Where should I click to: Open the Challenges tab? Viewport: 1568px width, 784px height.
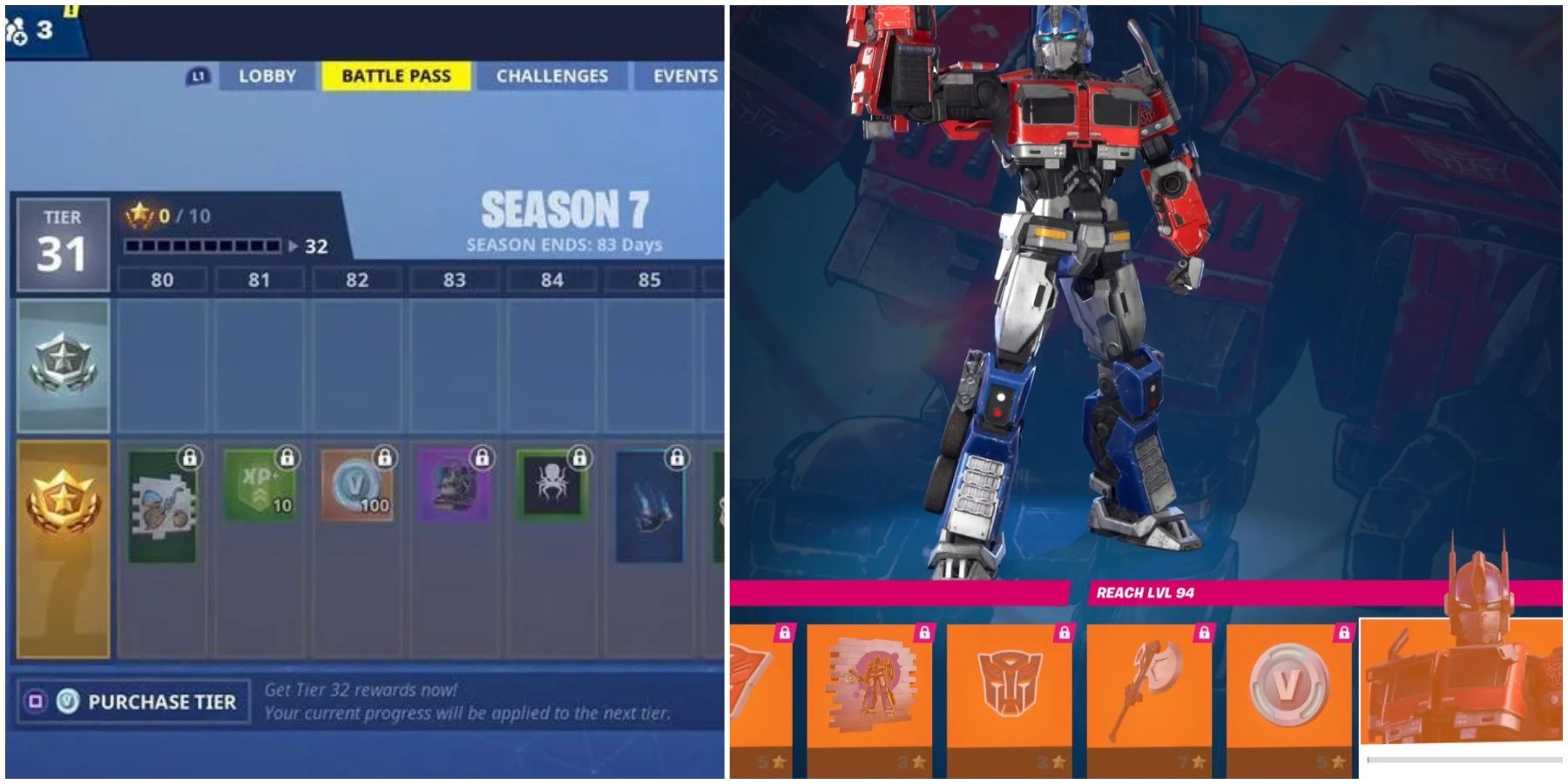click(552, 76)
